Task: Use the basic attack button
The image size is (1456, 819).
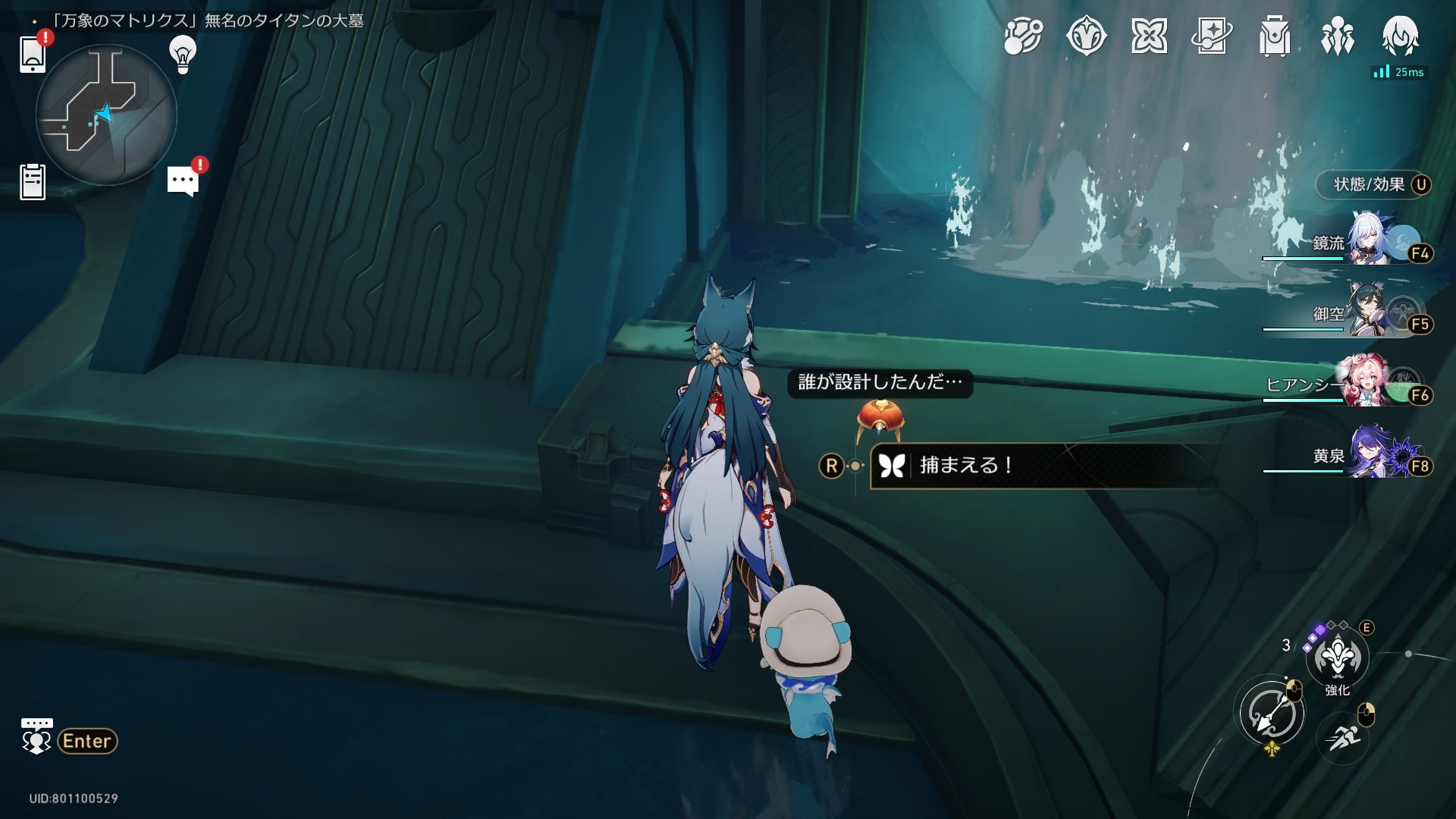Action: pyautogui.click(x=1272, y=714)
